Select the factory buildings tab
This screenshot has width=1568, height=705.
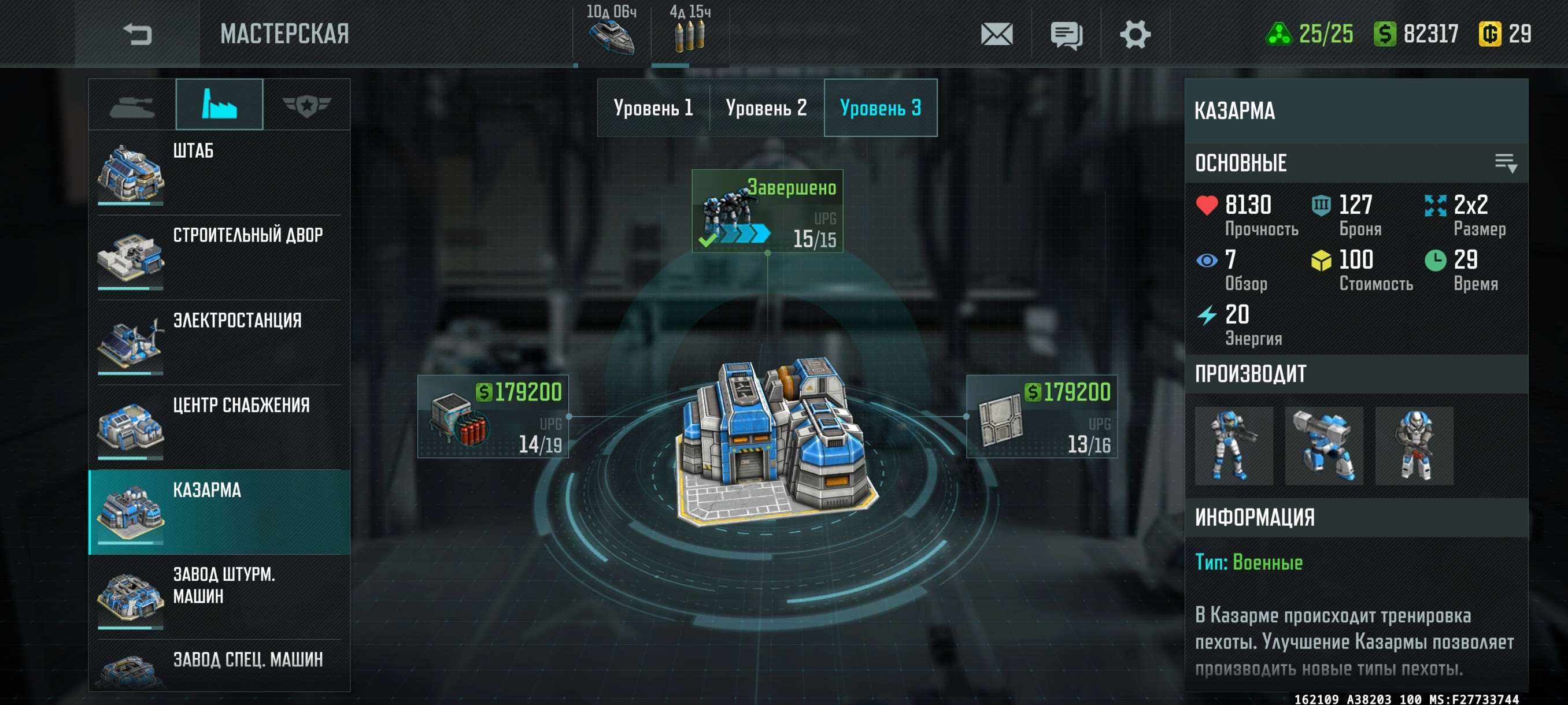coord(219,105)
